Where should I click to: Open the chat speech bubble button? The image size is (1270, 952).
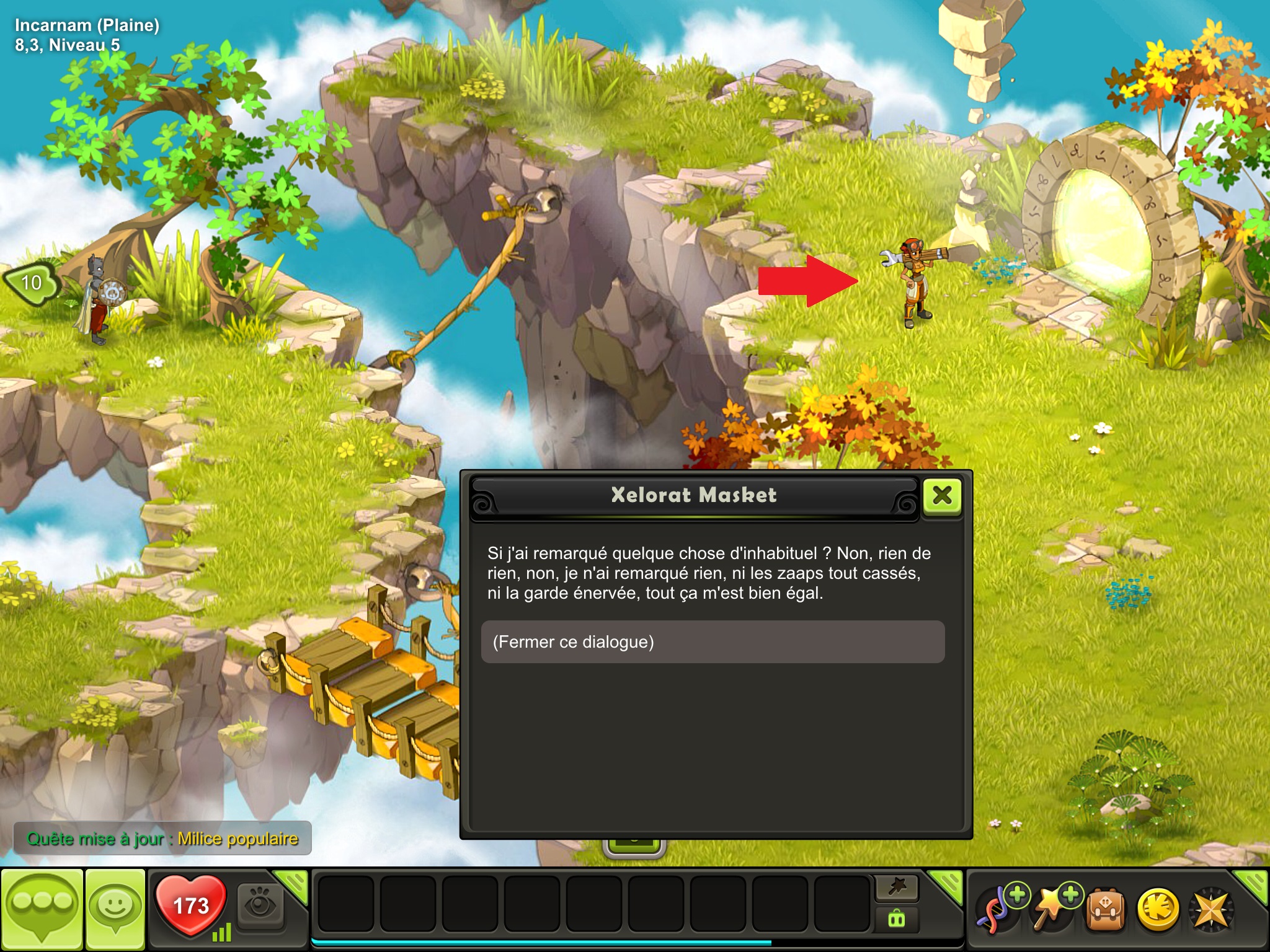click(x=42, y=909)
